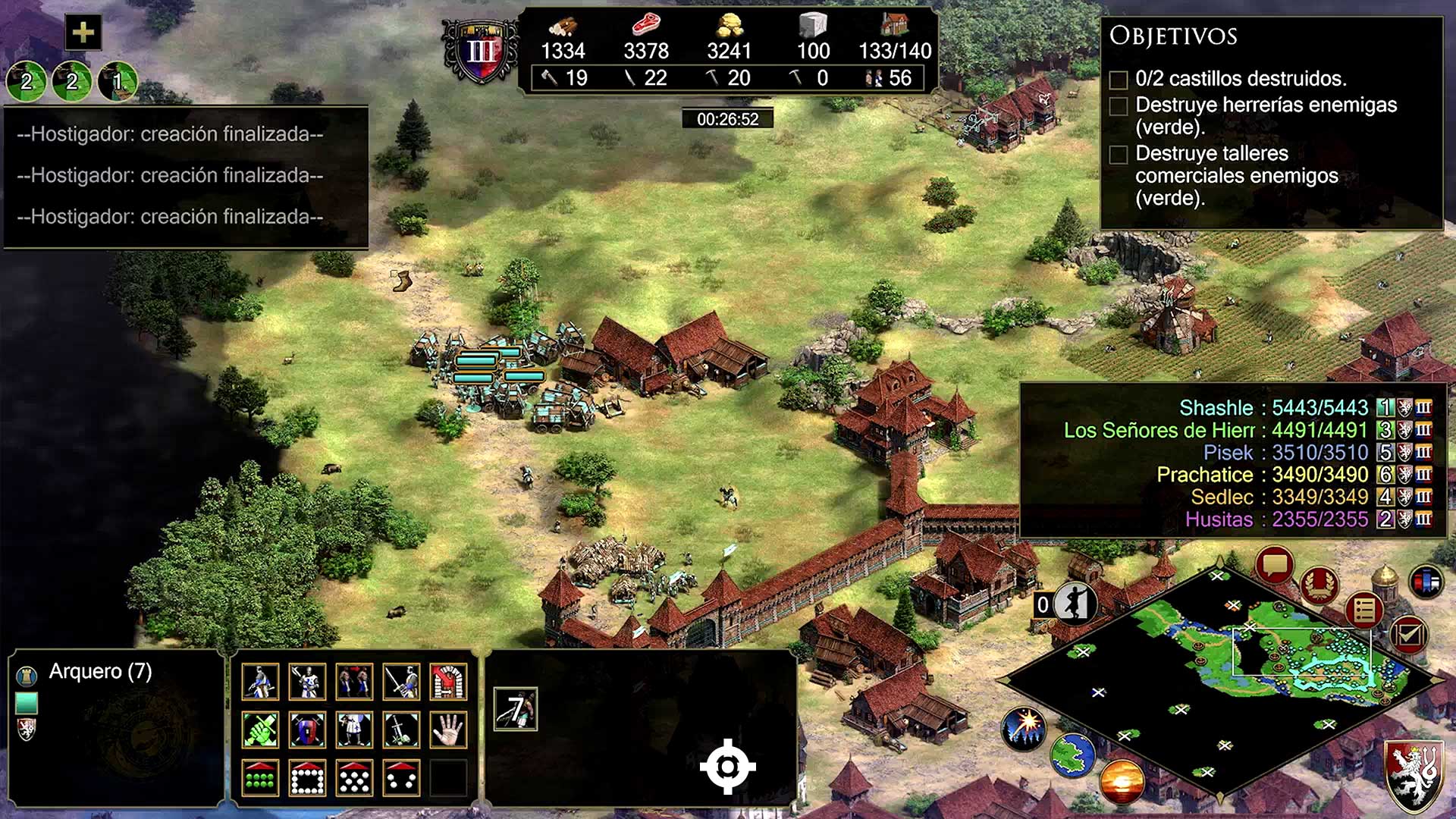The height and width of the screenshot is (819, 1456).
Task: Choose the red and blue shield defensive stance
Action: pyautogui.click(x=307, y=730)
